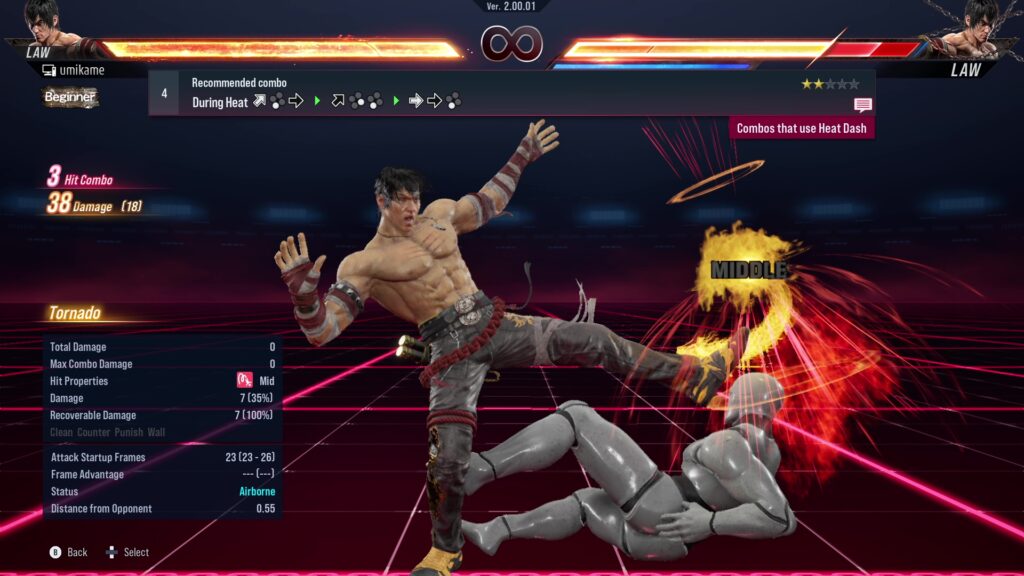The width and height of the screenshot is (1024, 576).
Task: Click the Combos that use Heat Dash label
Action: pyautogui.click(x=802, y=128)
